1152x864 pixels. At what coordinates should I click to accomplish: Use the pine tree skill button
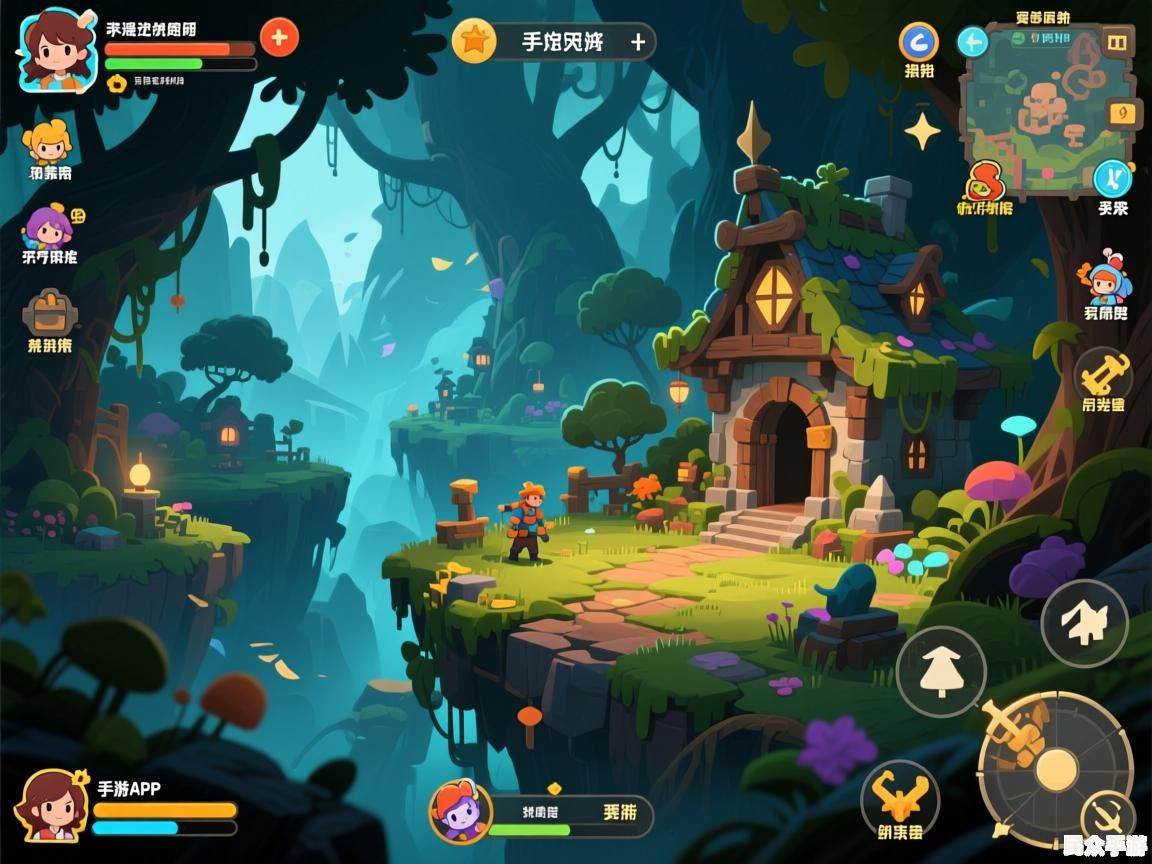(x=940, y=671)
